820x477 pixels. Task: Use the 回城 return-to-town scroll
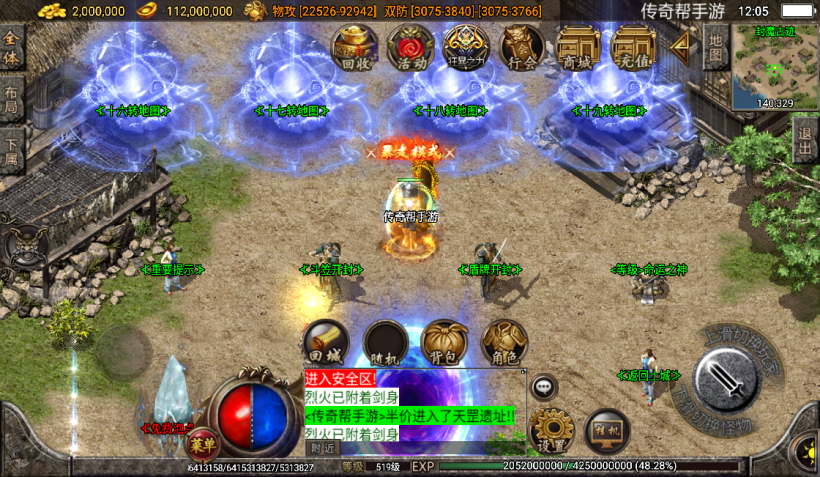pyautogui.click(x=326, y=342)
